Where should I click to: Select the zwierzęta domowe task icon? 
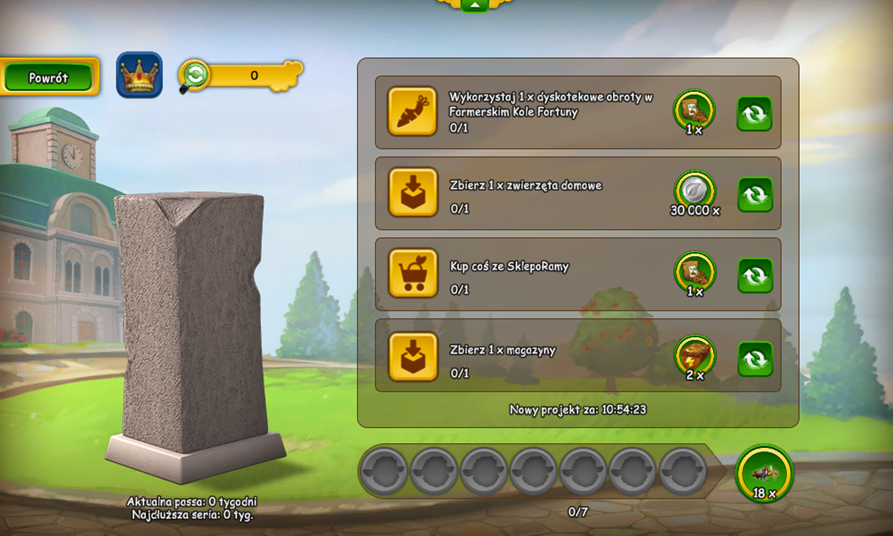(x=413, y=192)
